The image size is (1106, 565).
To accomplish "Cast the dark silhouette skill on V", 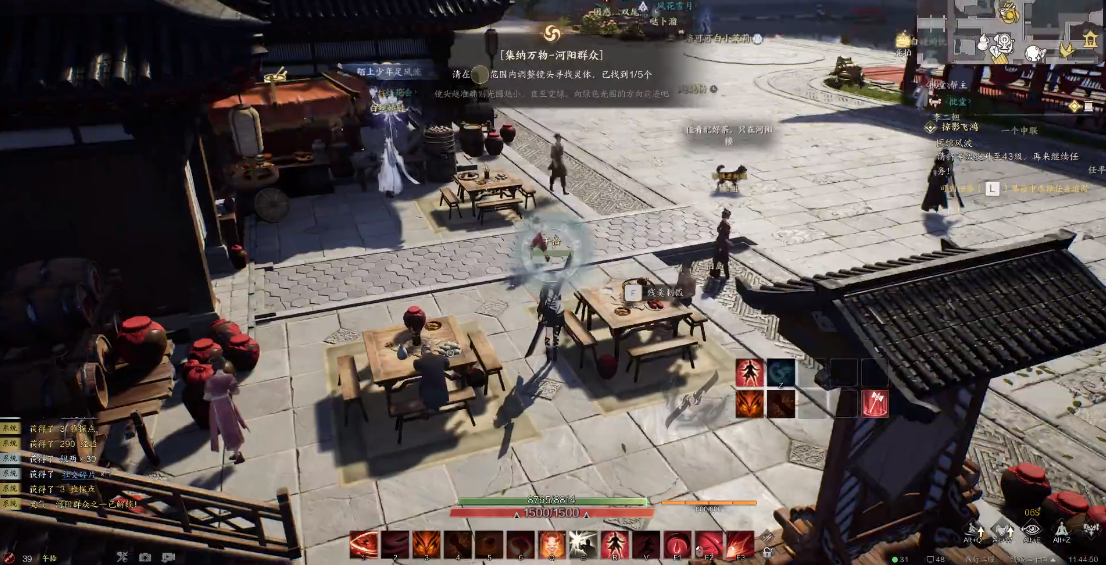I will pyautogui.click(x=645, y=544).
